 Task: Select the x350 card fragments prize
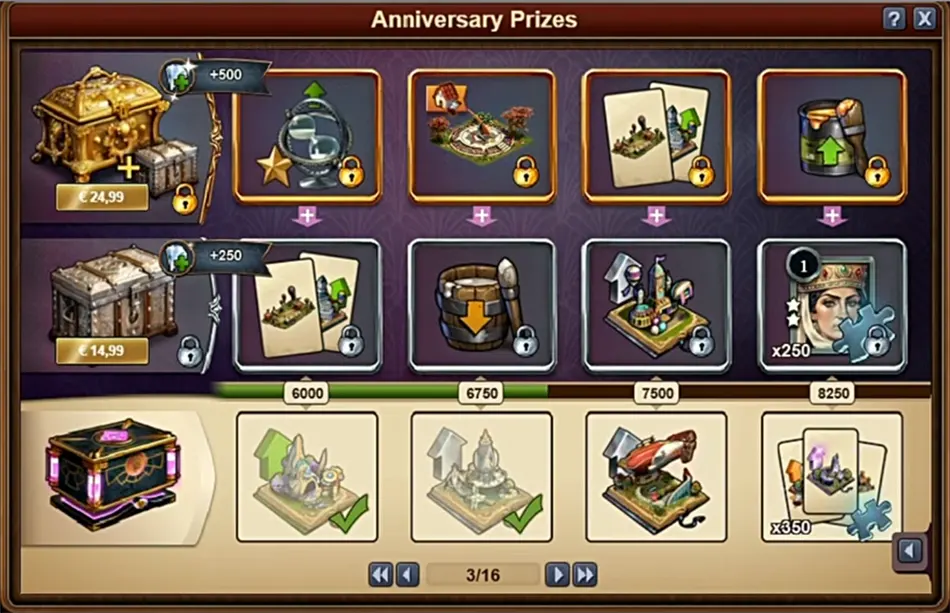click(832, 476)
